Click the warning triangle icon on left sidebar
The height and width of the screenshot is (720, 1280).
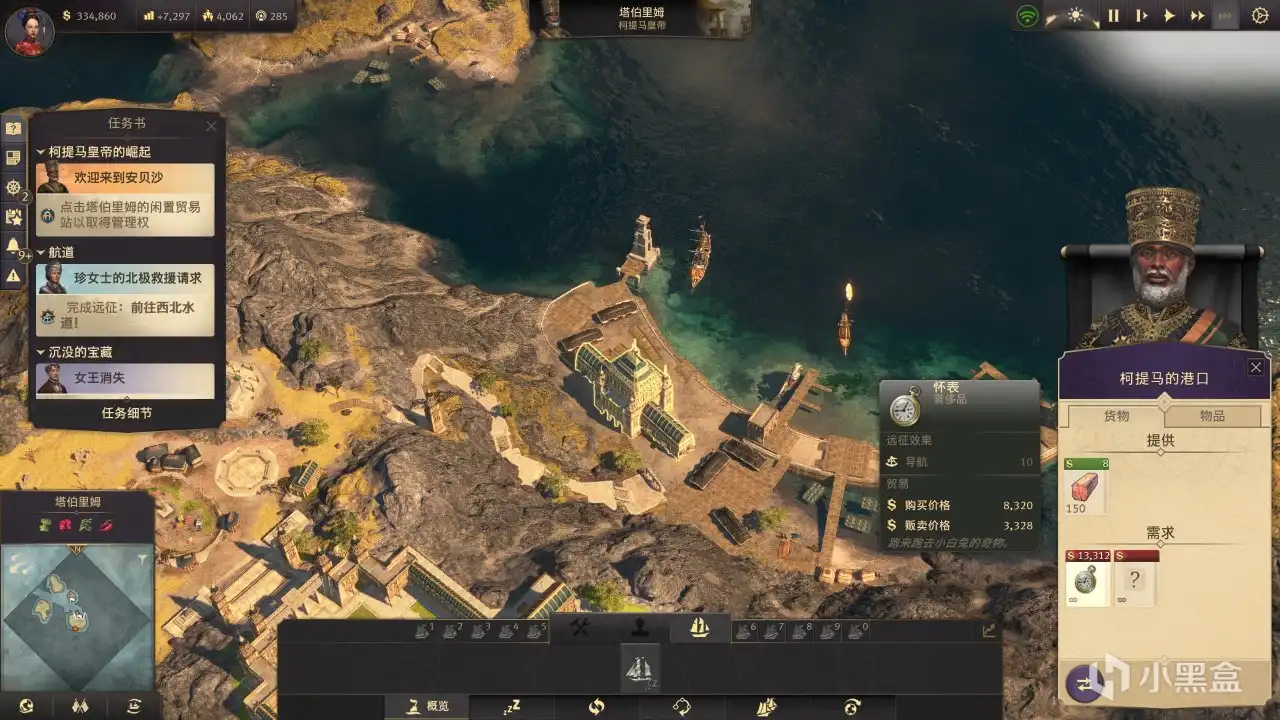tap(12, 274)
